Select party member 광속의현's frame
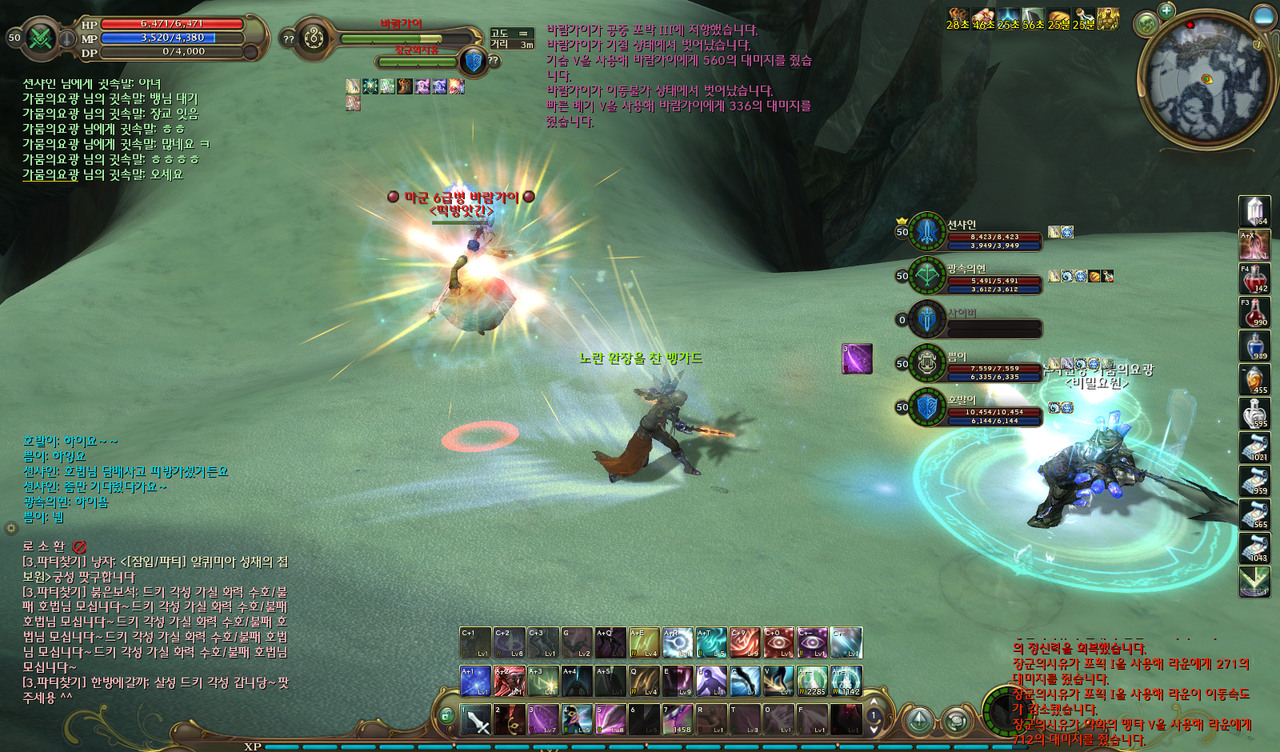Viewport: 1280px width, 752px height. tap(985, 277)
